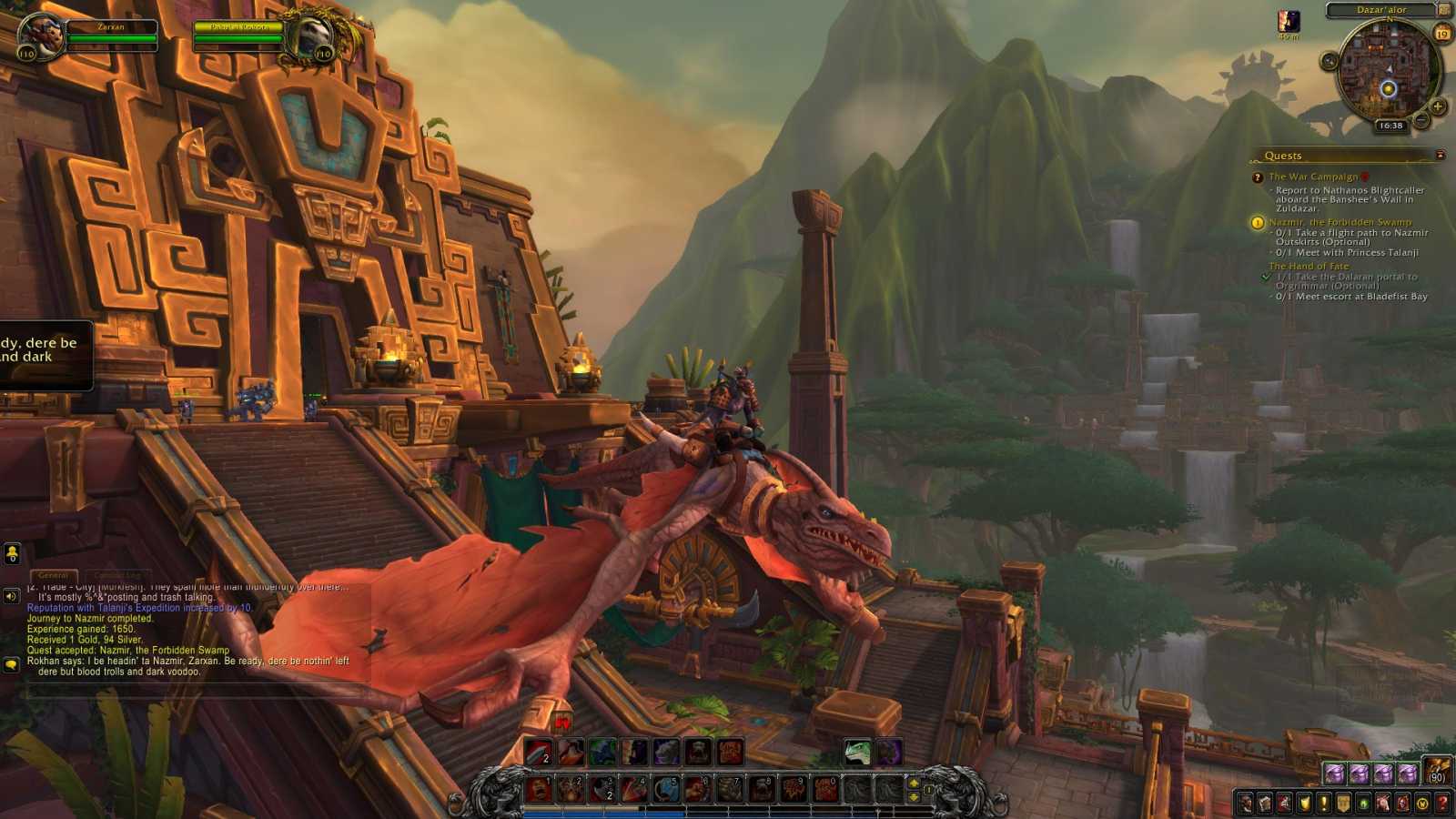The image size is (1456, 819).
Task: Open the help menu question mark icon
Action: [x=1443, y=802]
